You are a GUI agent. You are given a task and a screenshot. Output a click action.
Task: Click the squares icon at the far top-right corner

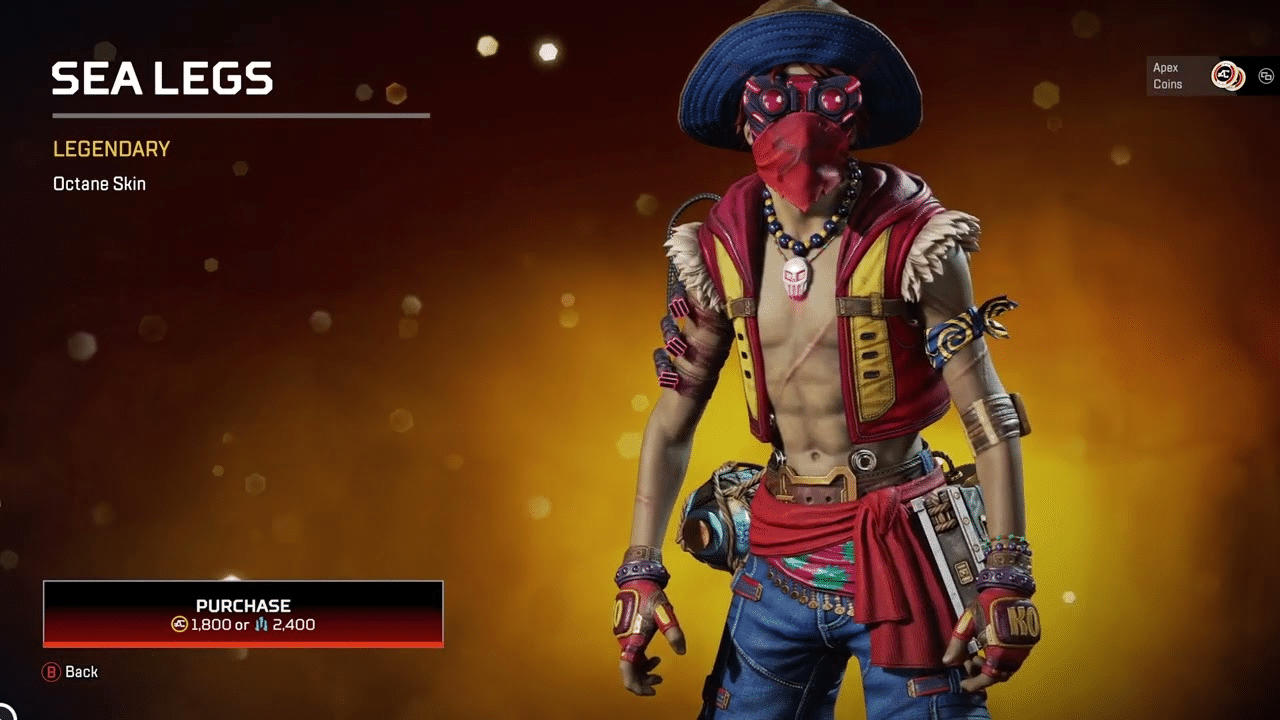pyautogui.click(x=1266, y=75)
